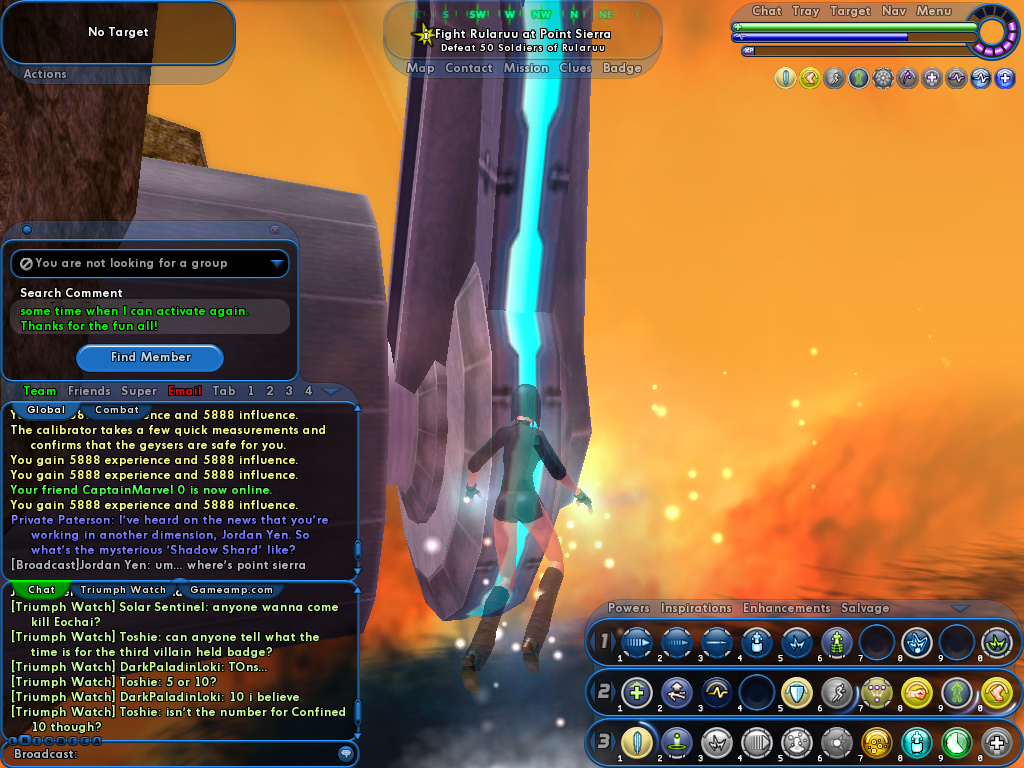Open the Enhancements screen
This screenshot has width=1024, height=768.
tap(786, 608)
